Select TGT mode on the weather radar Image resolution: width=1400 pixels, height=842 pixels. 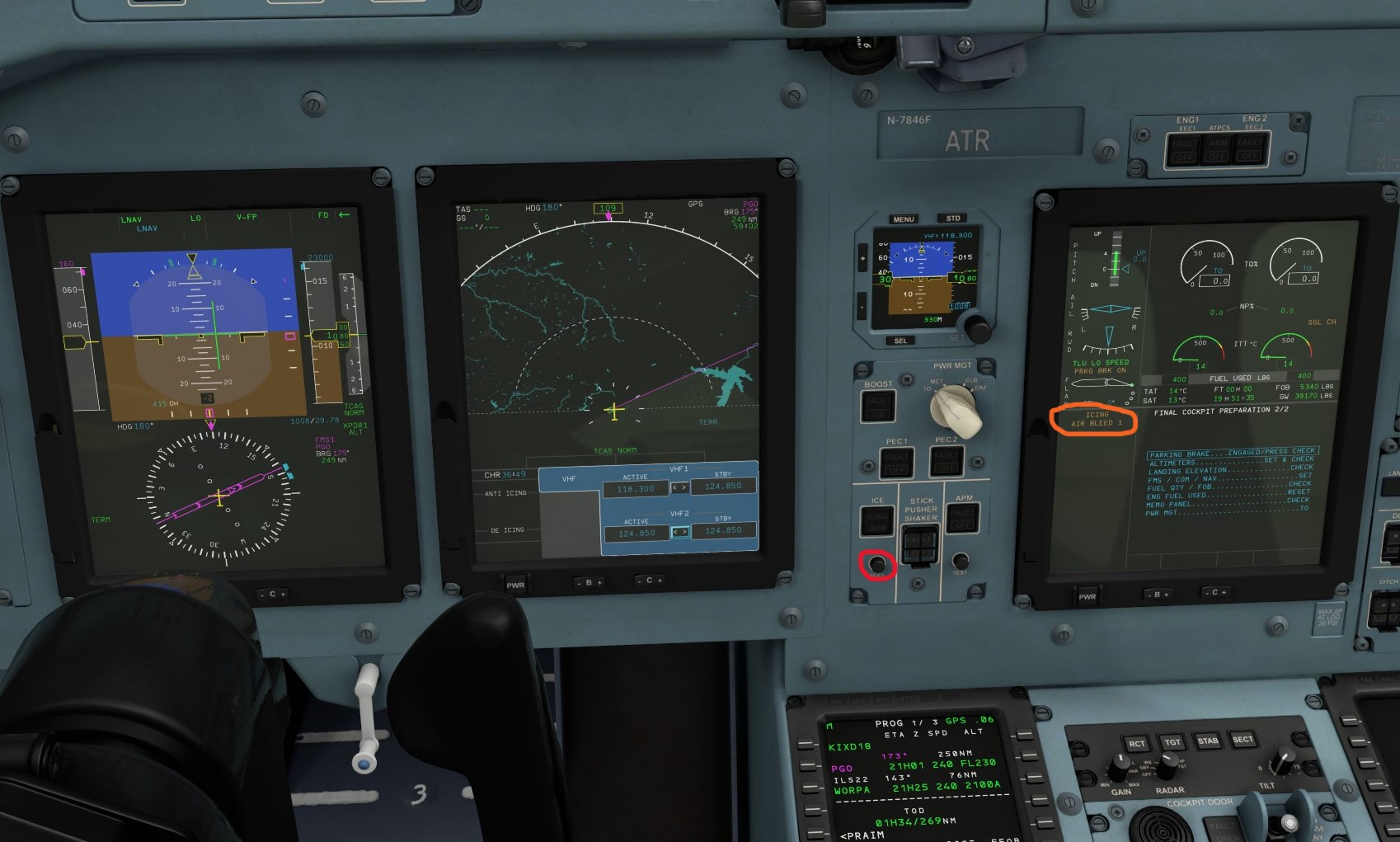click(1172, 741)
